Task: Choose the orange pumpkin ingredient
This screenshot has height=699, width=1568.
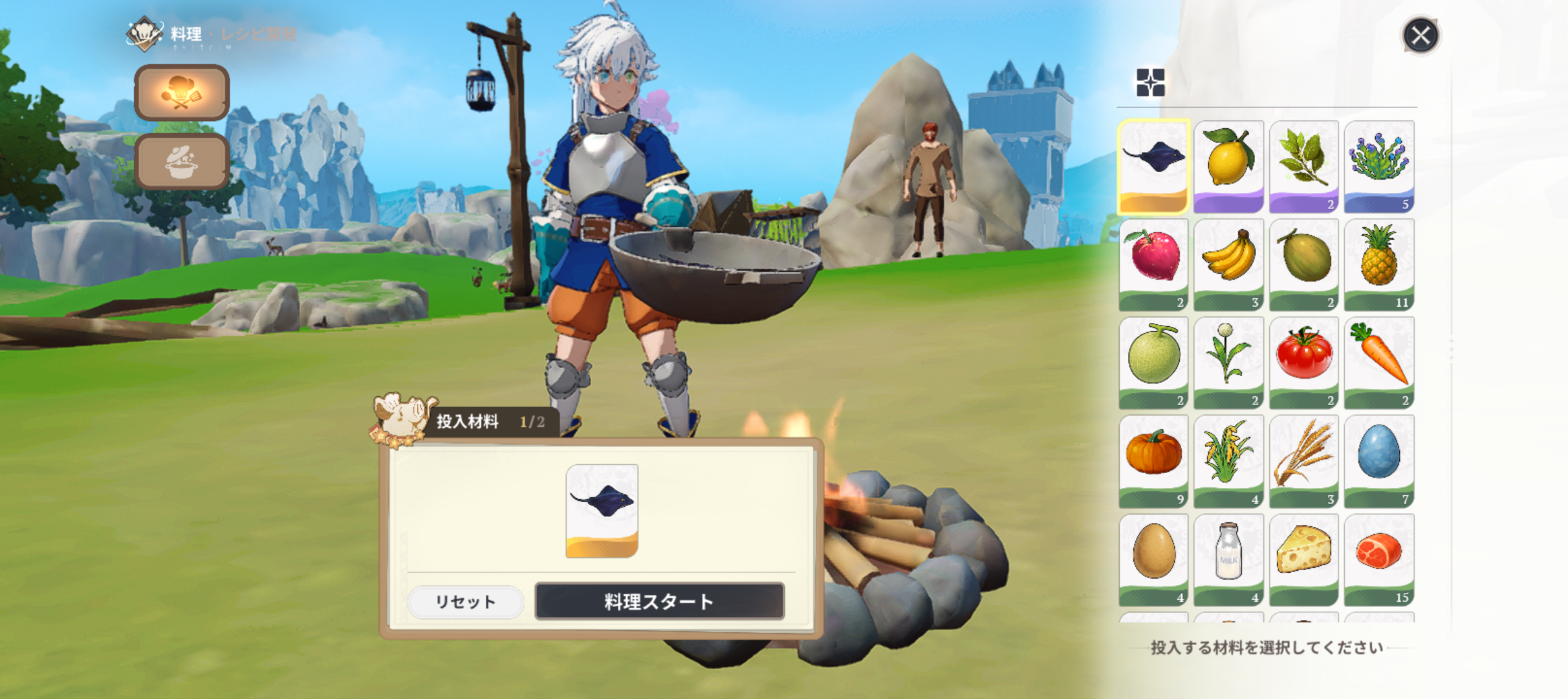Action: [1153, 461]
